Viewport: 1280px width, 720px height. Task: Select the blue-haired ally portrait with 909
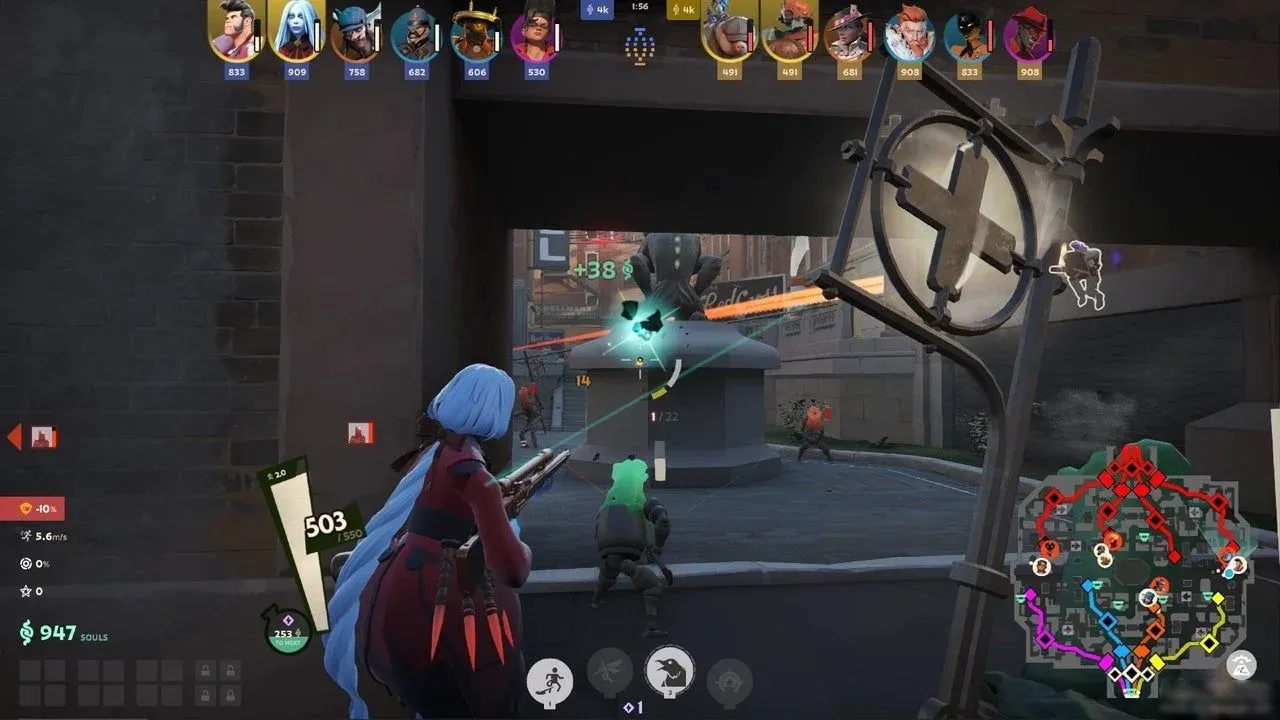click(x=296, y=32)
